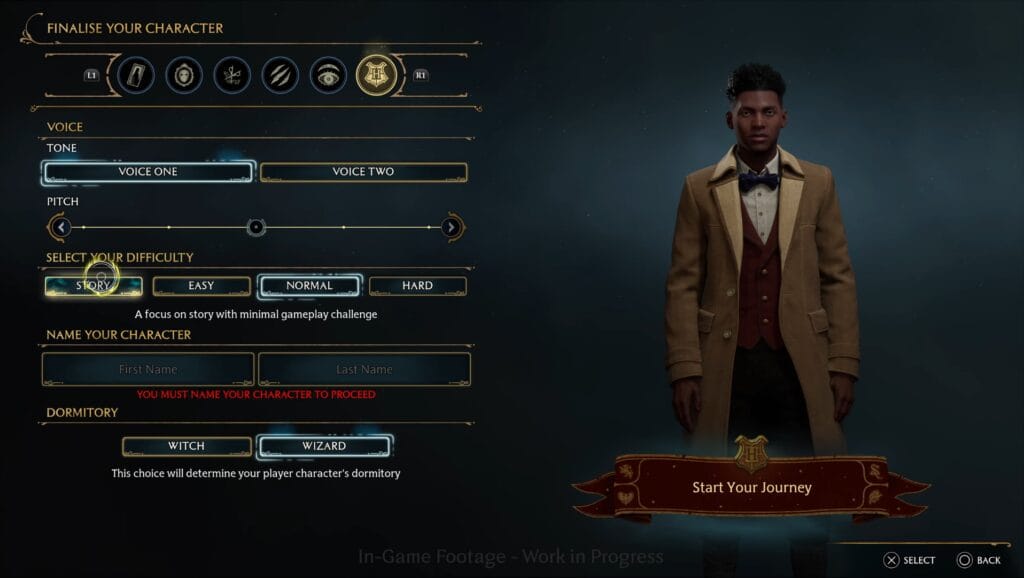Viewport: 1024px width, 578px height.
Task: Select the Hogwarts crest finalise tab
Action: click(377, 75)
